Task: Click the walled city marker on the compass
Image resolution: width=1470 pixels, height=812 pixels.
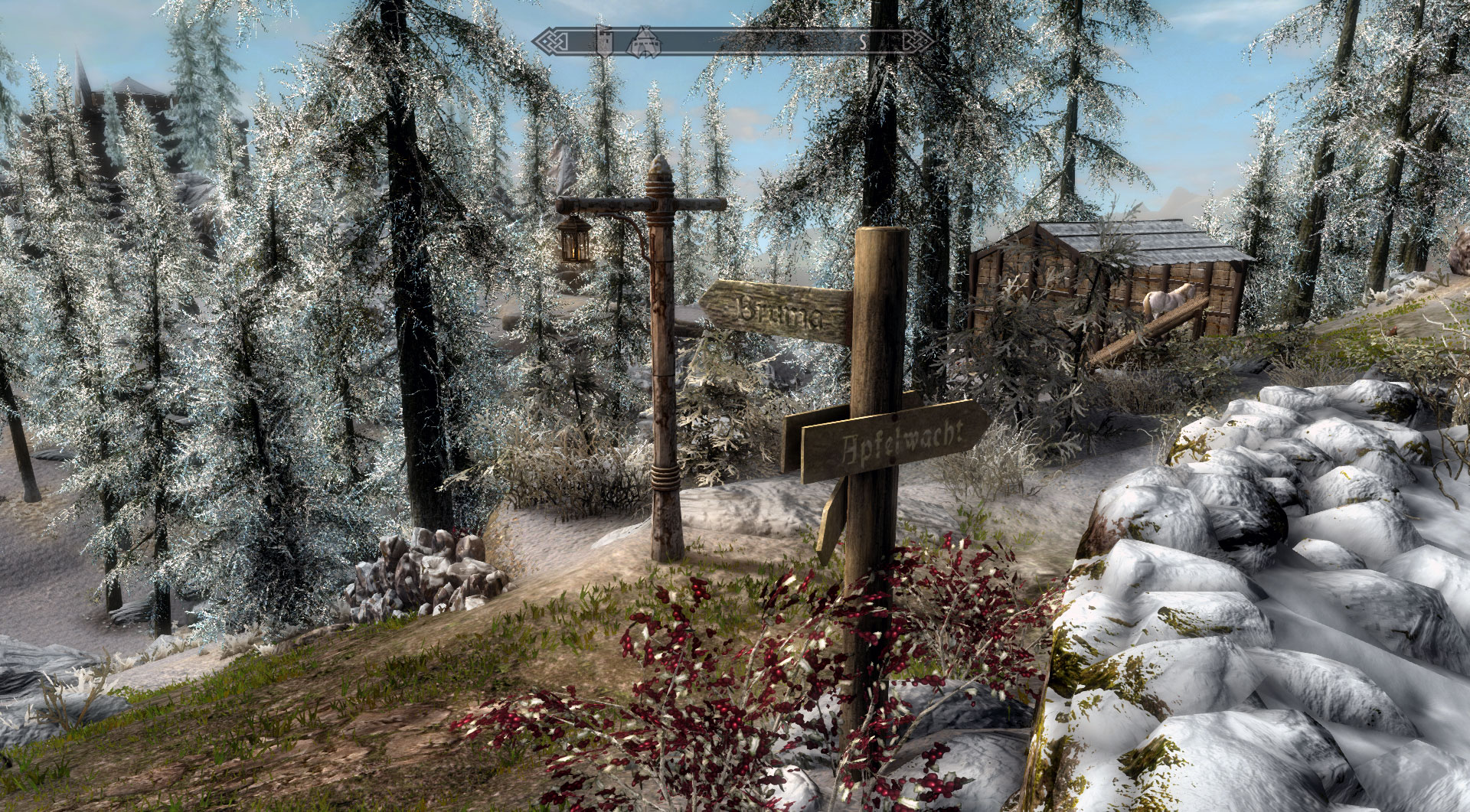Action: pyautogui.click(x=643, y=43)
